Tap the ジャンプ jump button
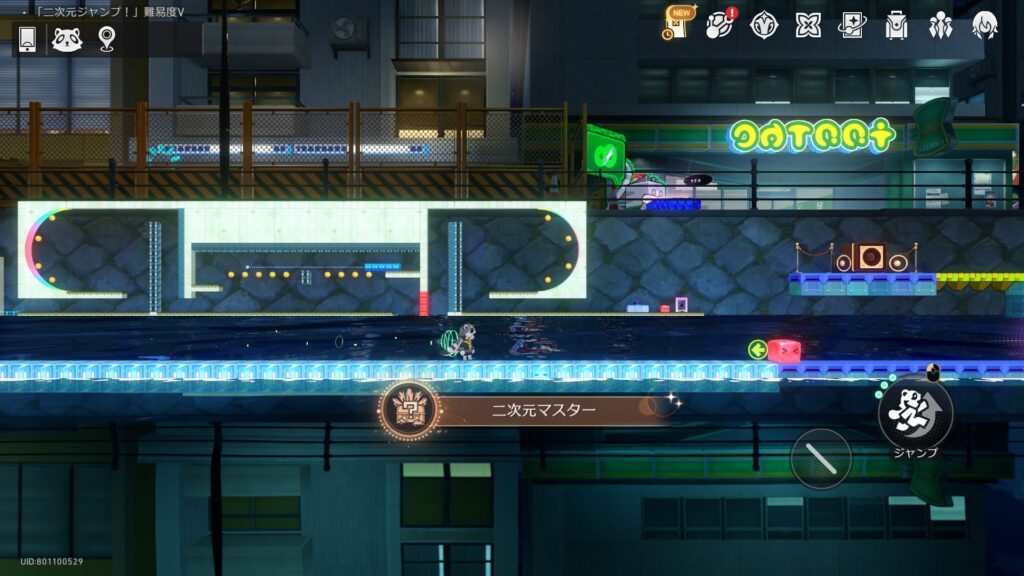The image size is (1024, 576). click(x=915, y=413)
